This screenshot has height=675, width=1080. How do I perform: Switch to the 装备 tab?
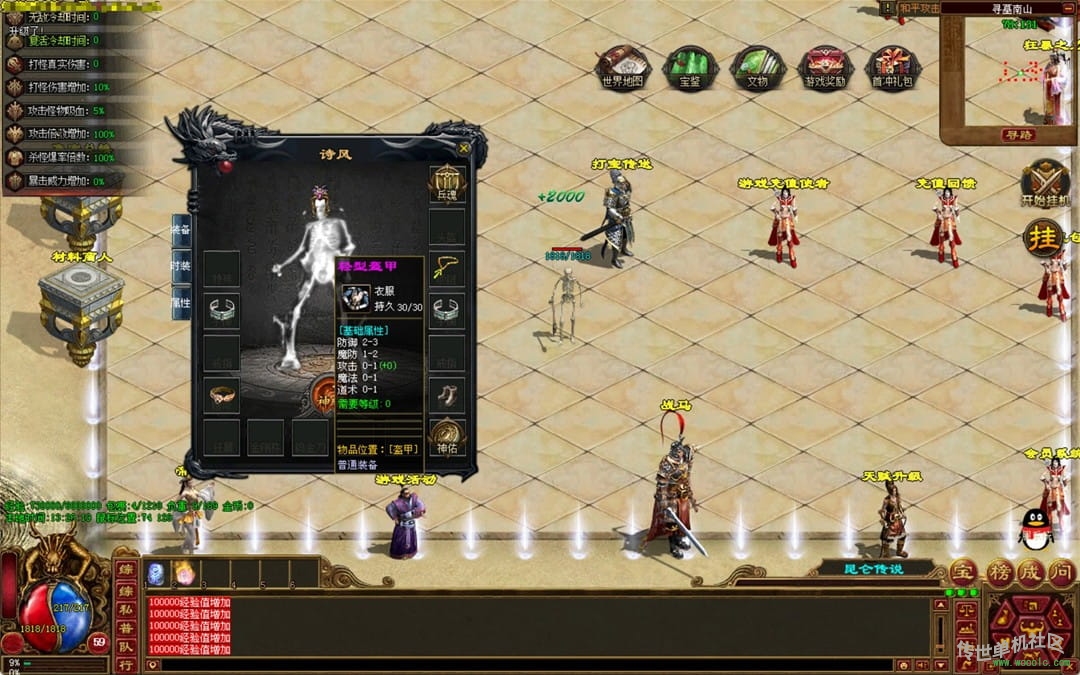[x=181, y=230]
